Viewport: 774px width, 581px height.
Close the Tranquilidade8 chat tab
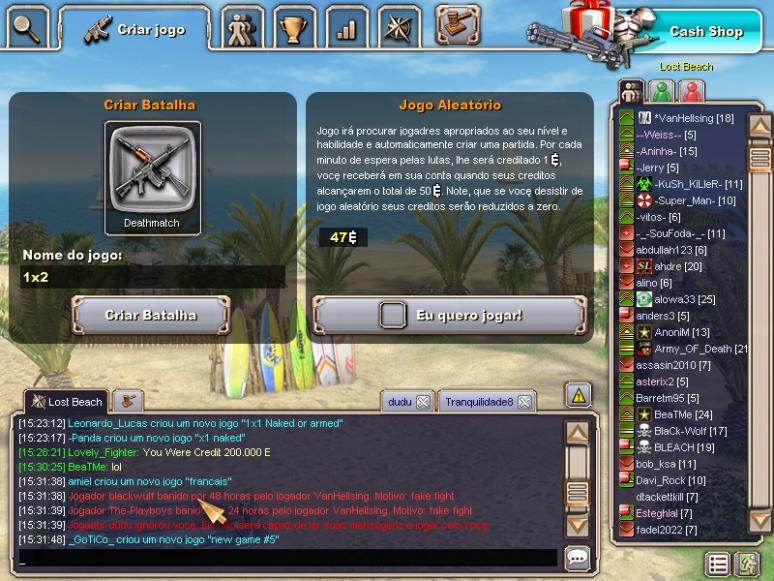point(524,402)
